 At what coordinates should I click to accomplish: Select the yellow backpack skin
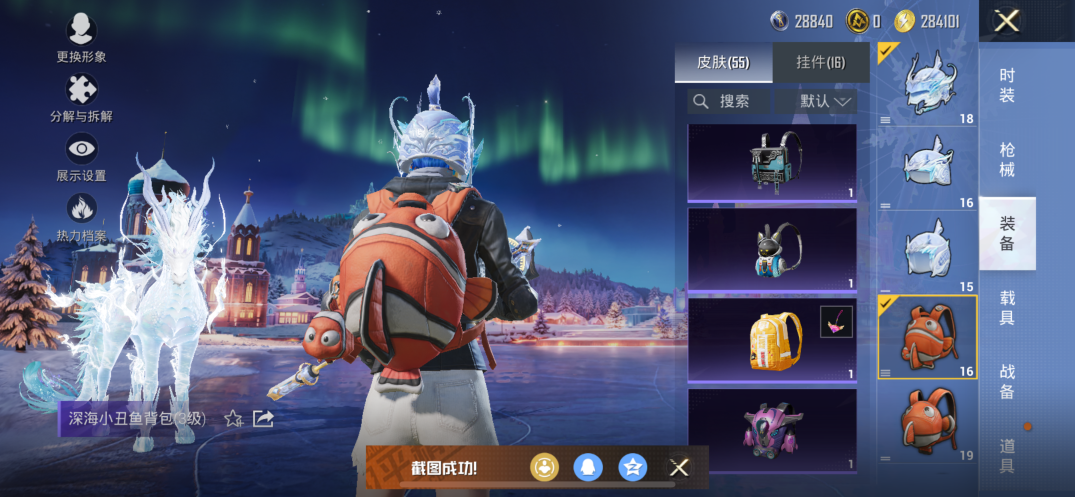pyautogui.click(x=772, y=340)
